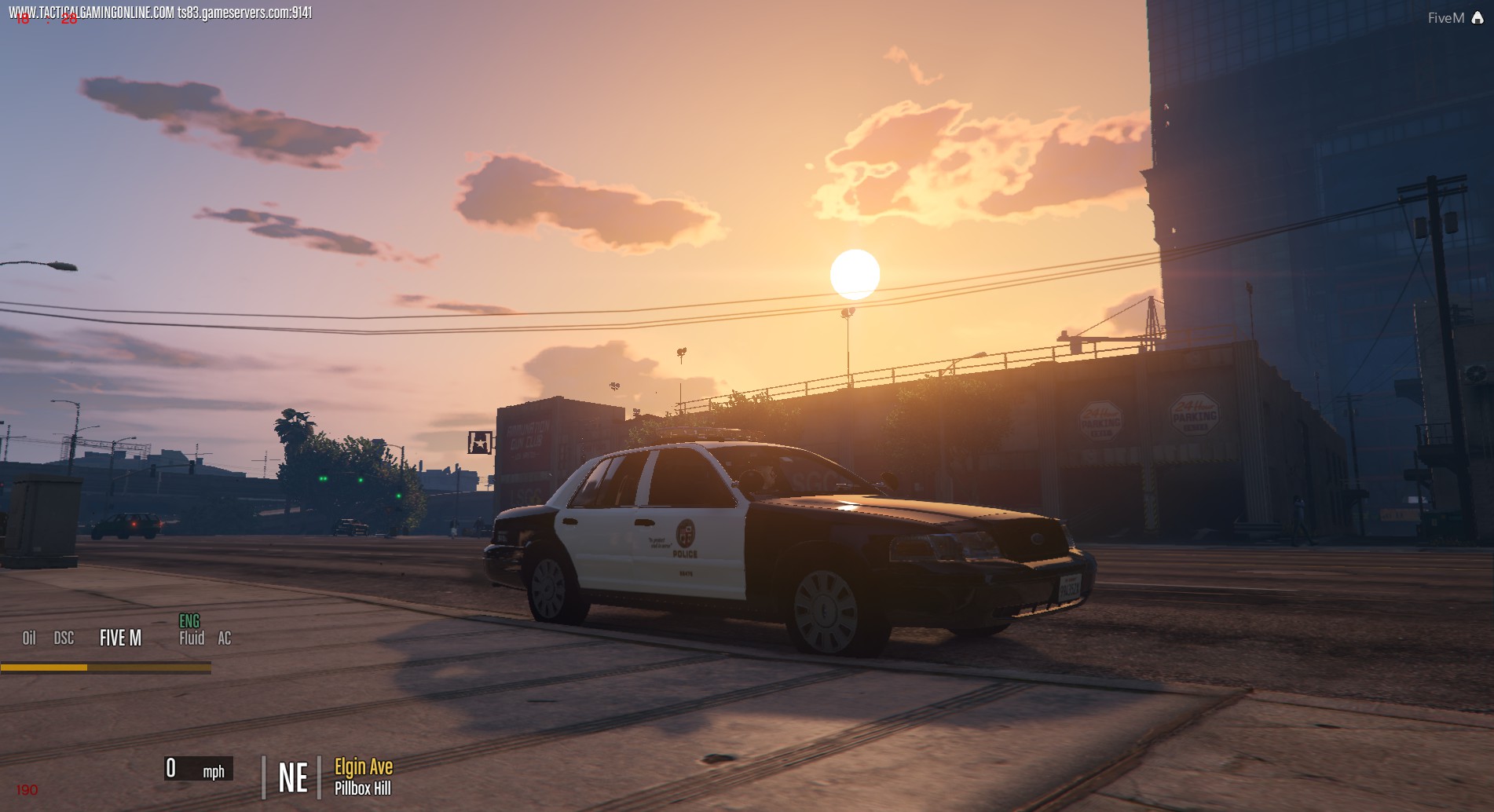The height and width of the screenshot is (812, 1494).
Task: Click the AC indicator on dashboard HUD
Action: point(225,638)
